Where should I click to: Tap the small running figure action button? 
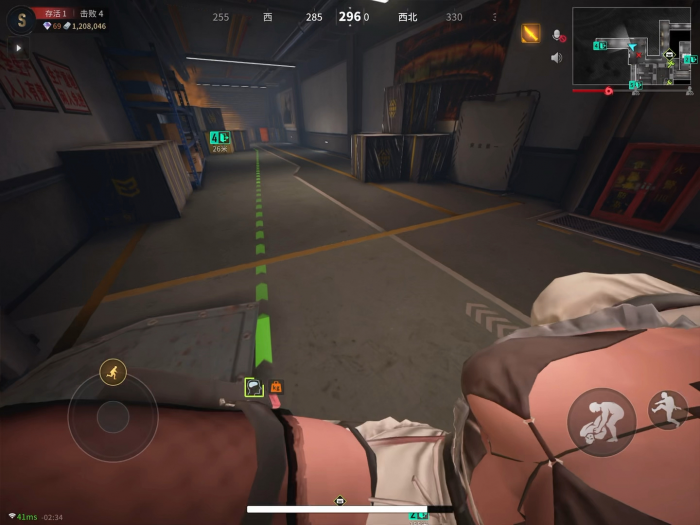667,409
